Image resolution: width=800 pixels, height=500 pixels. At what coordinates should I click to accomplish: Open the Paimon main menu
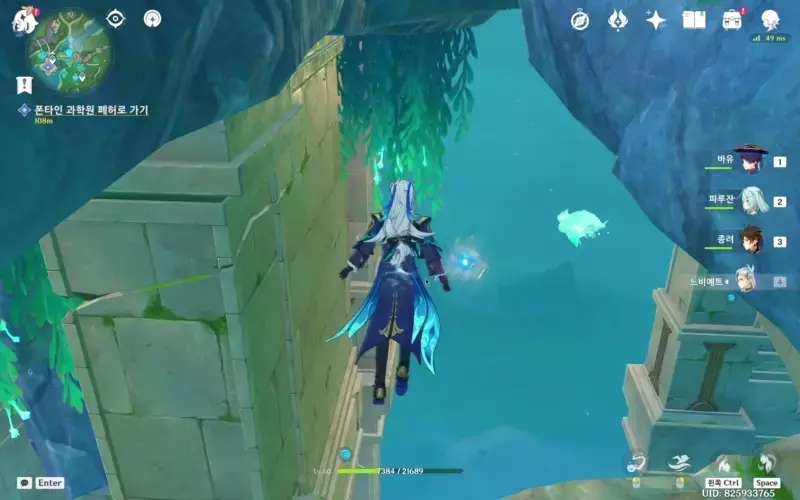22,21
